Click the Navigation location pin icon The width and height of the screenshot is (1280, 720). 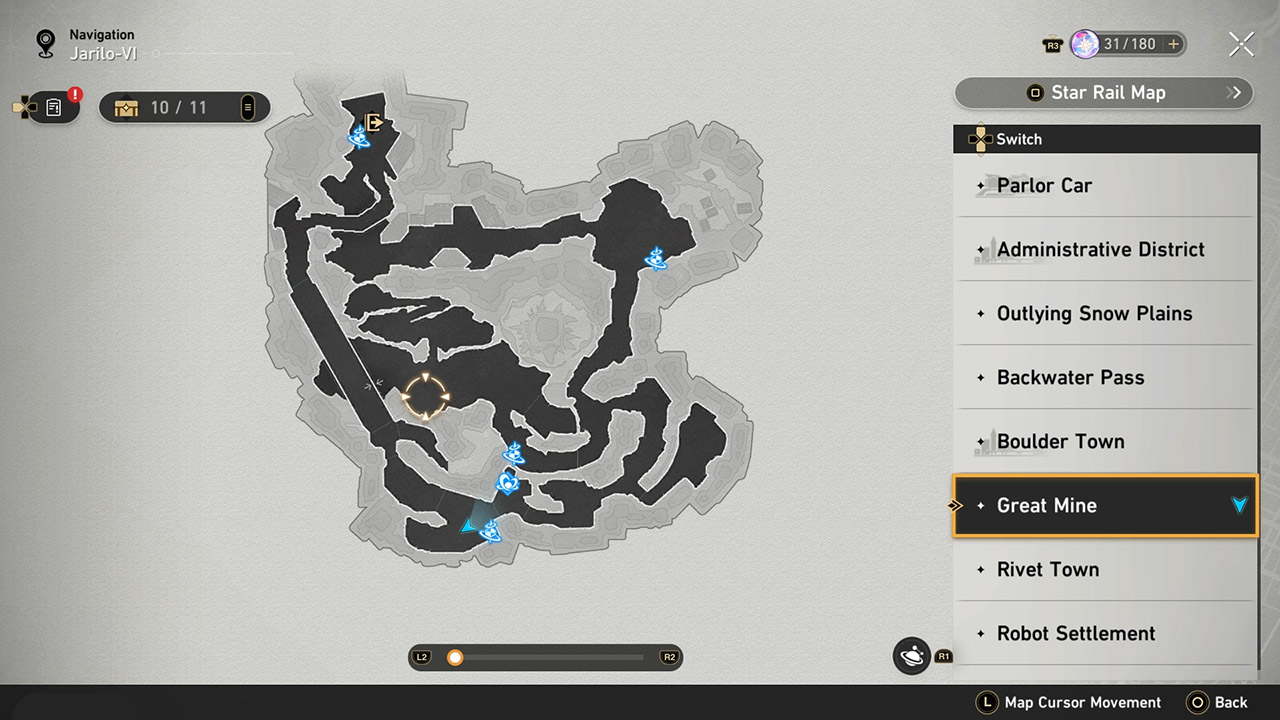point(46,44)
